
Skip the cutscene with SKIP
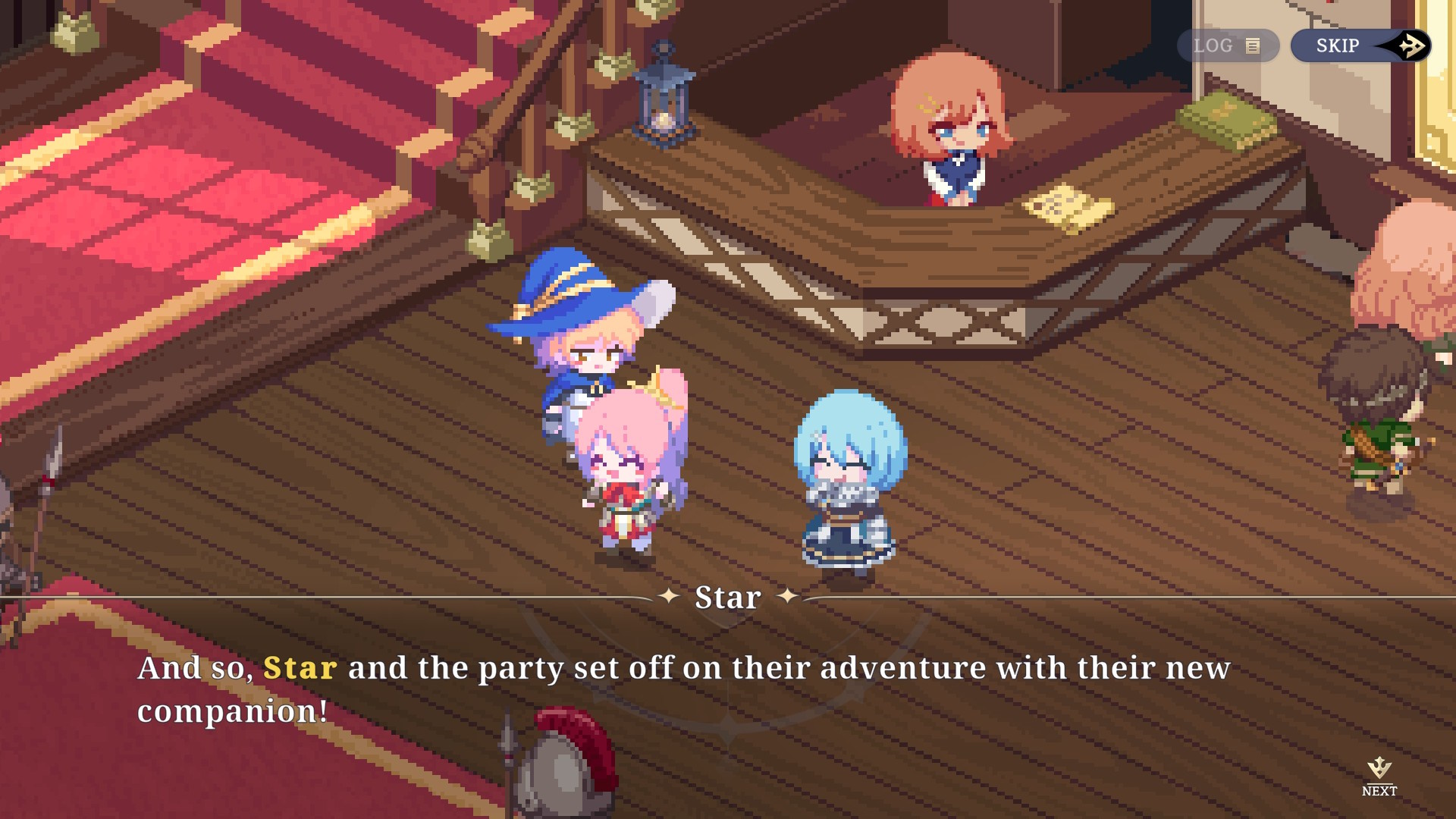(1360, 46)
